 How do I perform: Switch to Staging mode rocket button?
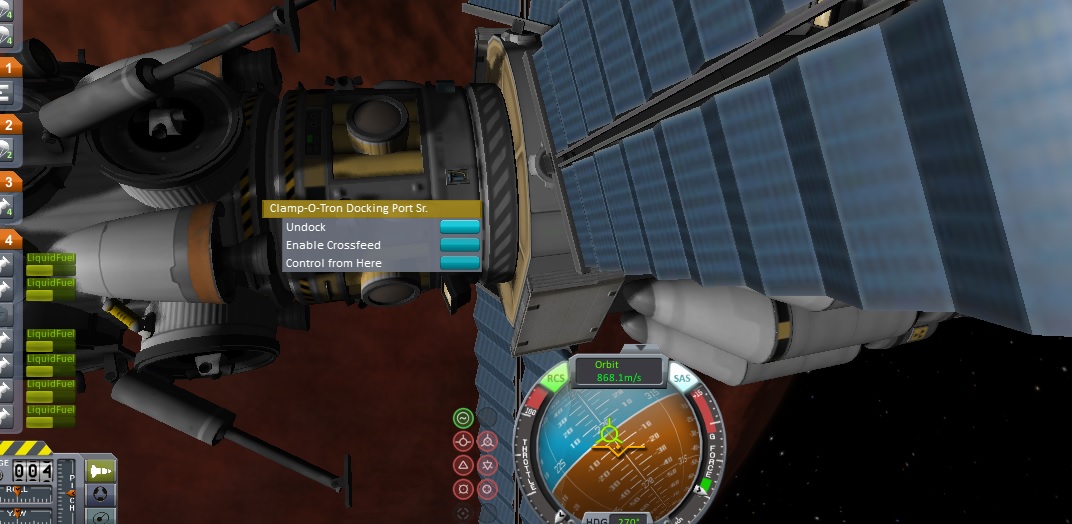click(x=101, y=470)
